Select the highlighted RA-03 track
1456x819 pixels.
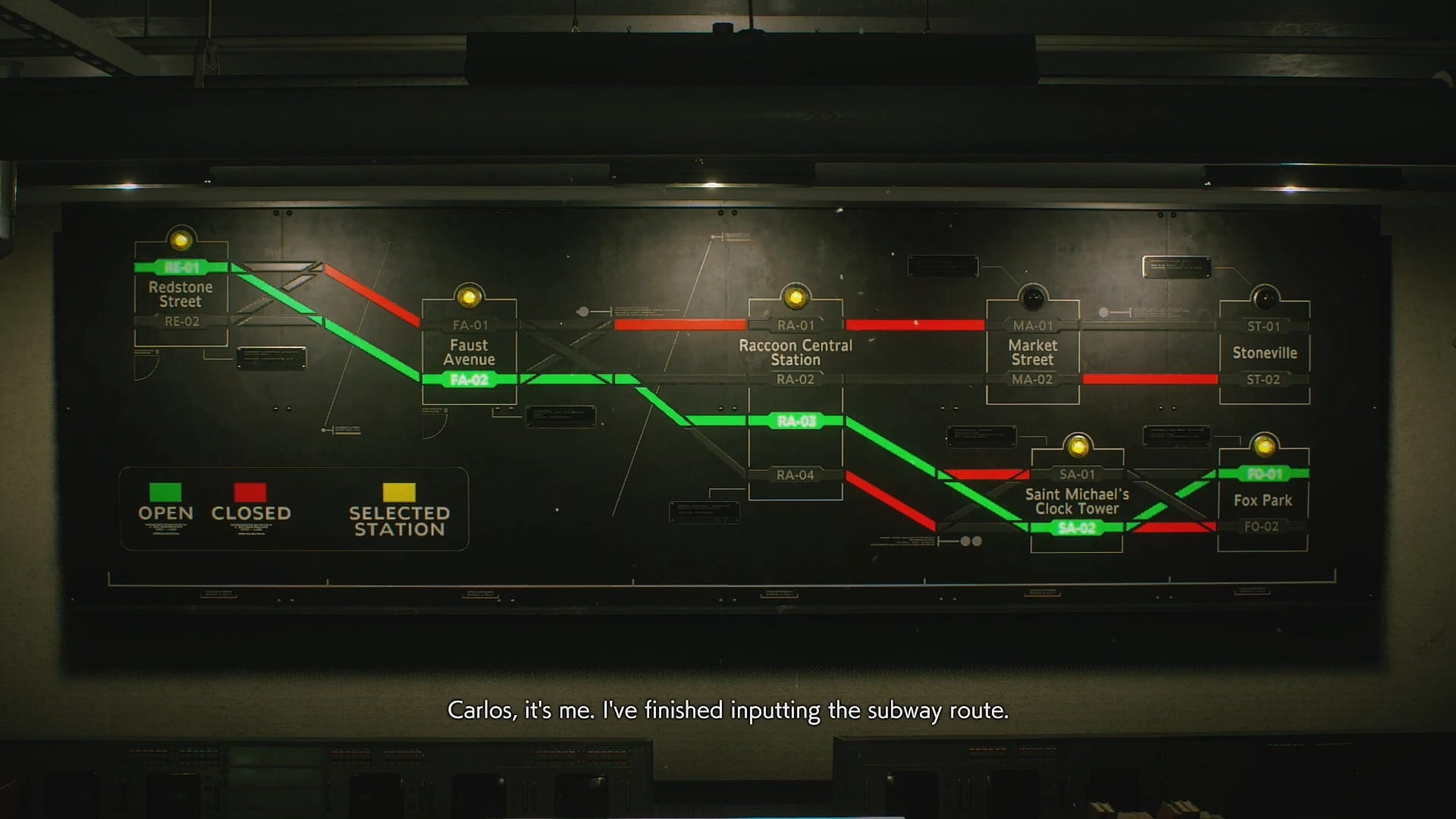pyautogui.click(x=796, y=421)
